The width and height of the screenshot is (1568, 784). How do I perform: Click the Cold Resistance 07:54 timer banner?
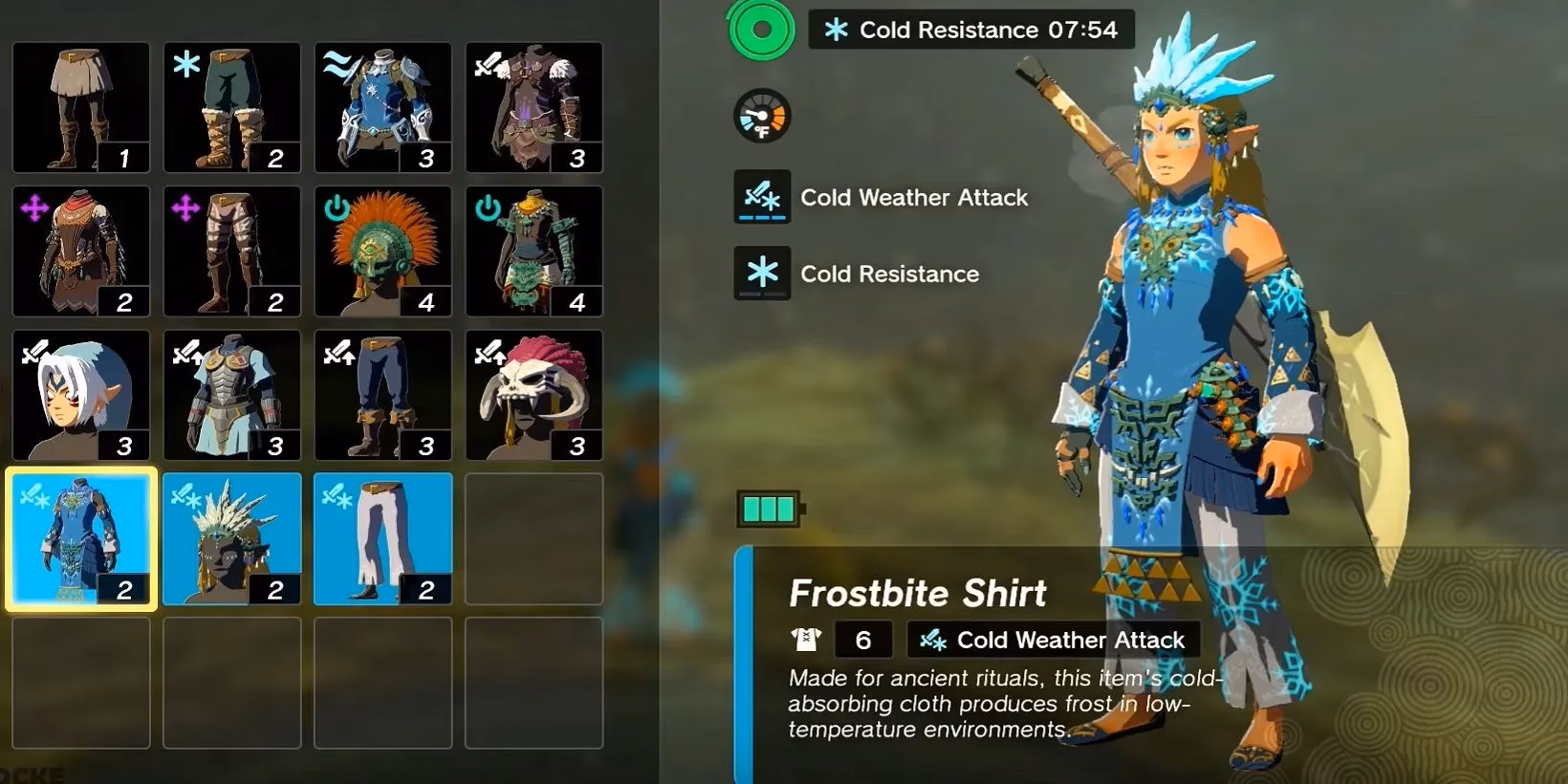point(970,30)
